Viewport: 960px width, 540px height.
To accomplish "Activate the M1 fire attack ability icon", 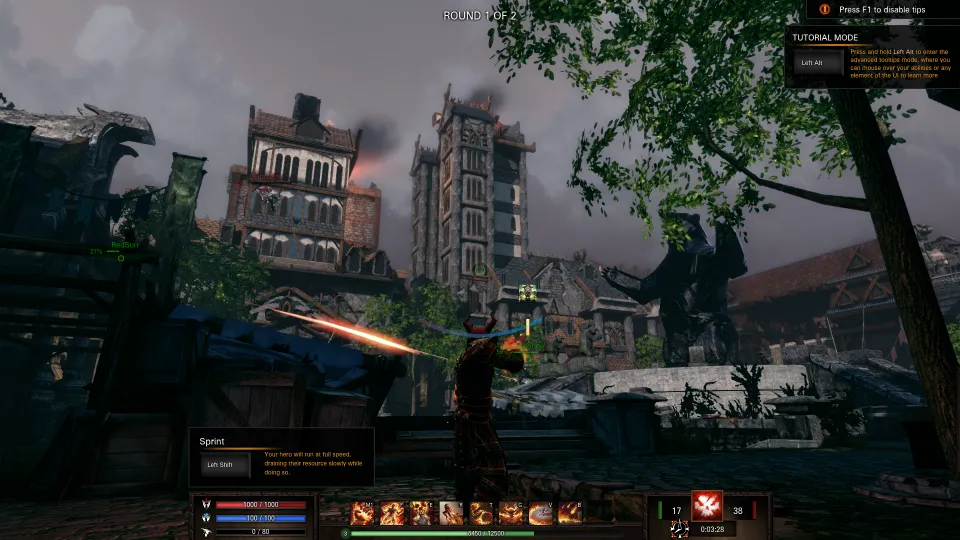I will pos(361,513).
